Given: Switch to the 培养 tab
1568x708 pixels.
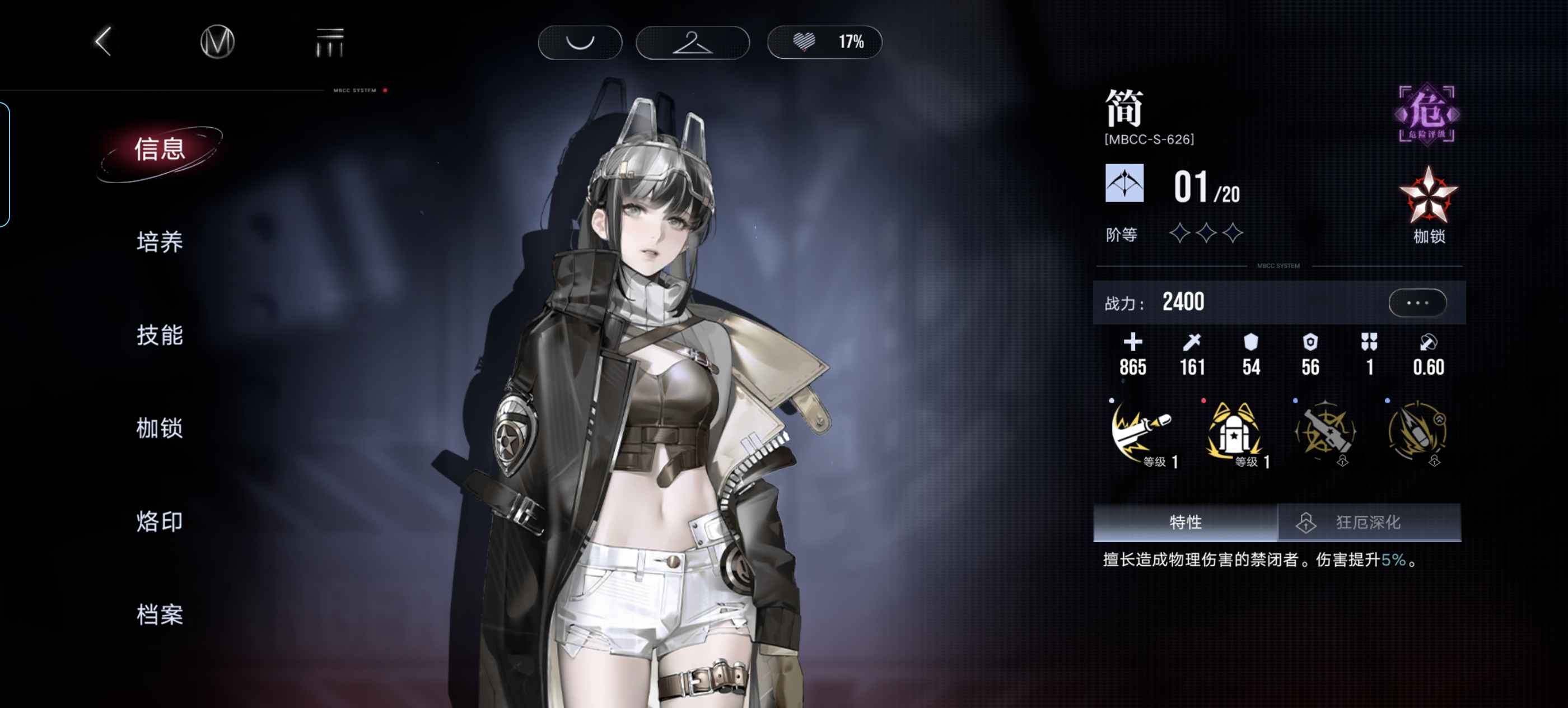Looking at the screenshot, I should tap(160, 243).
